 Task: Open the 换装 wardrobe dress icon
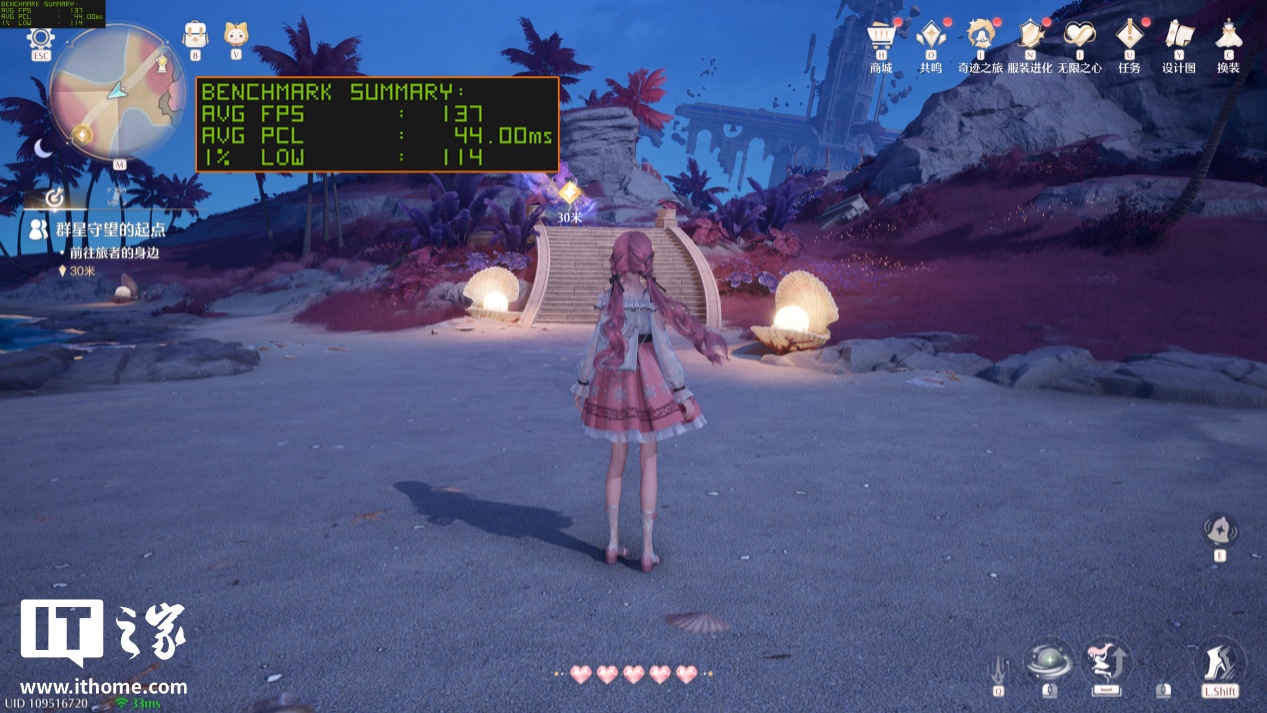1228,36
